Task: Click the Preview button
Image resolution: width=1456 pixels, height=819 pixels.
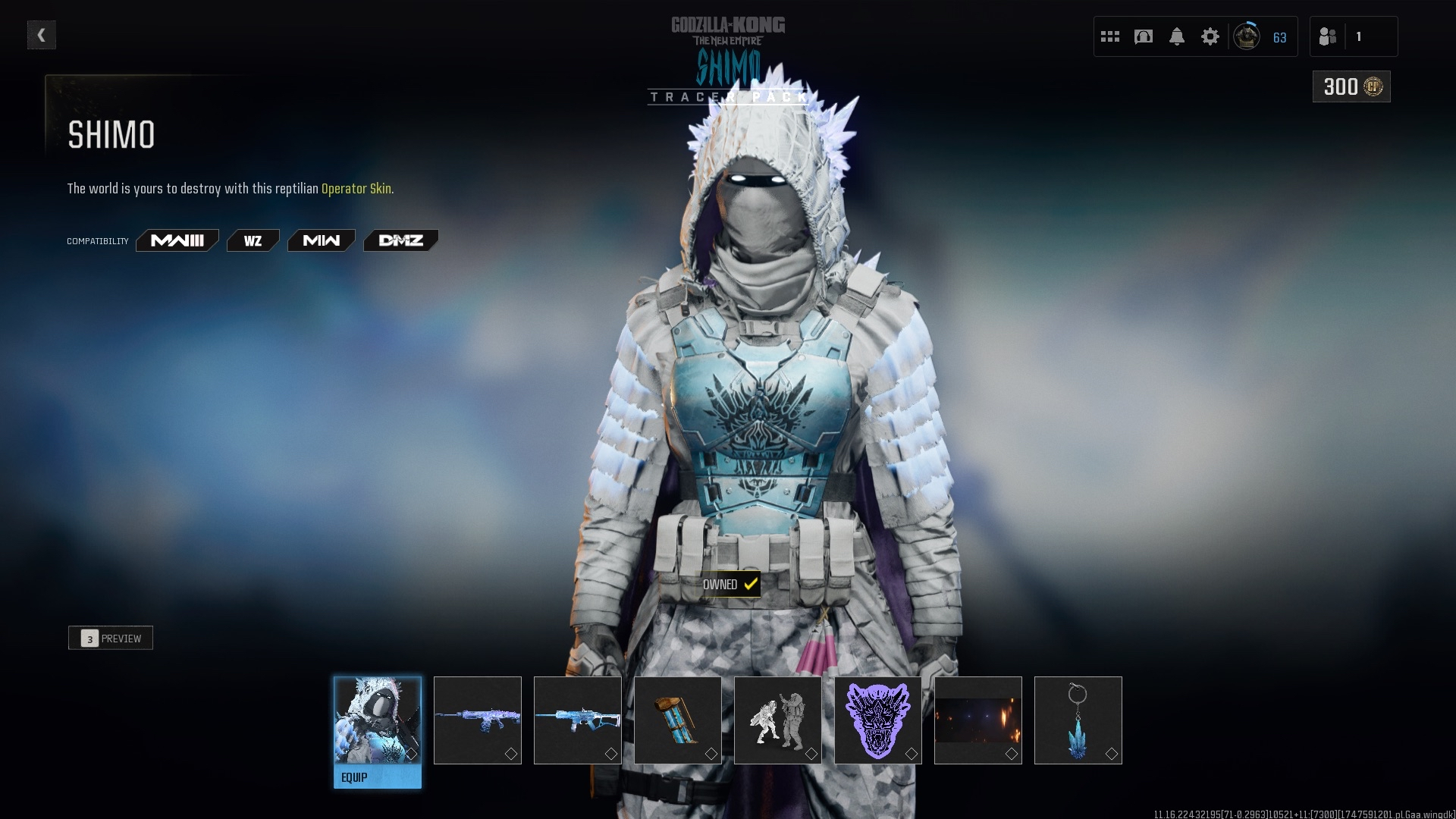Action: (x=111, y=639)
